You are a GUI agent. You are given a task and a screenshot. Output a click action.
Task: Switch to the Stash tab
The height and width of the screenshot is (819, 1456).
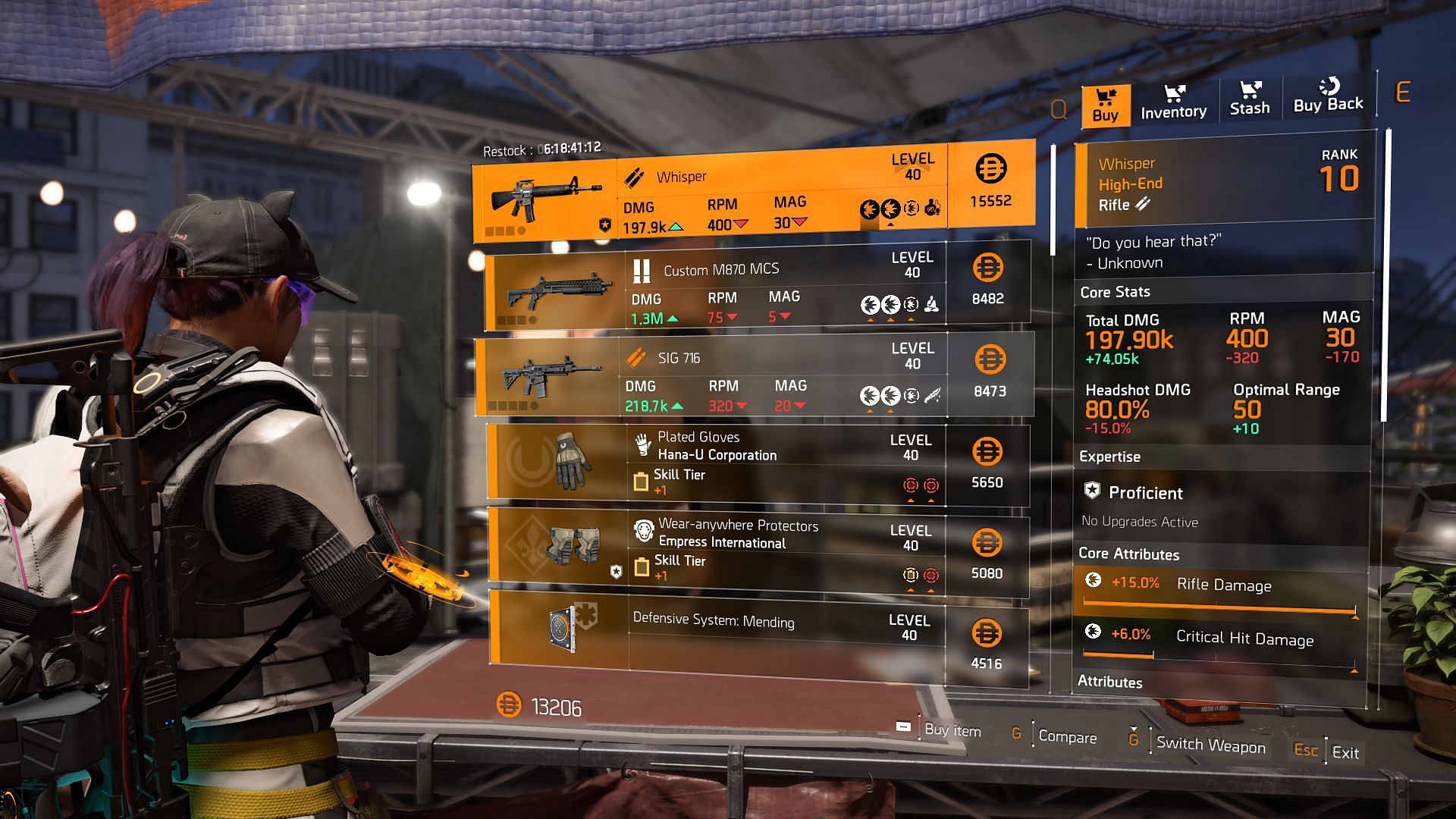[1249, 100]
